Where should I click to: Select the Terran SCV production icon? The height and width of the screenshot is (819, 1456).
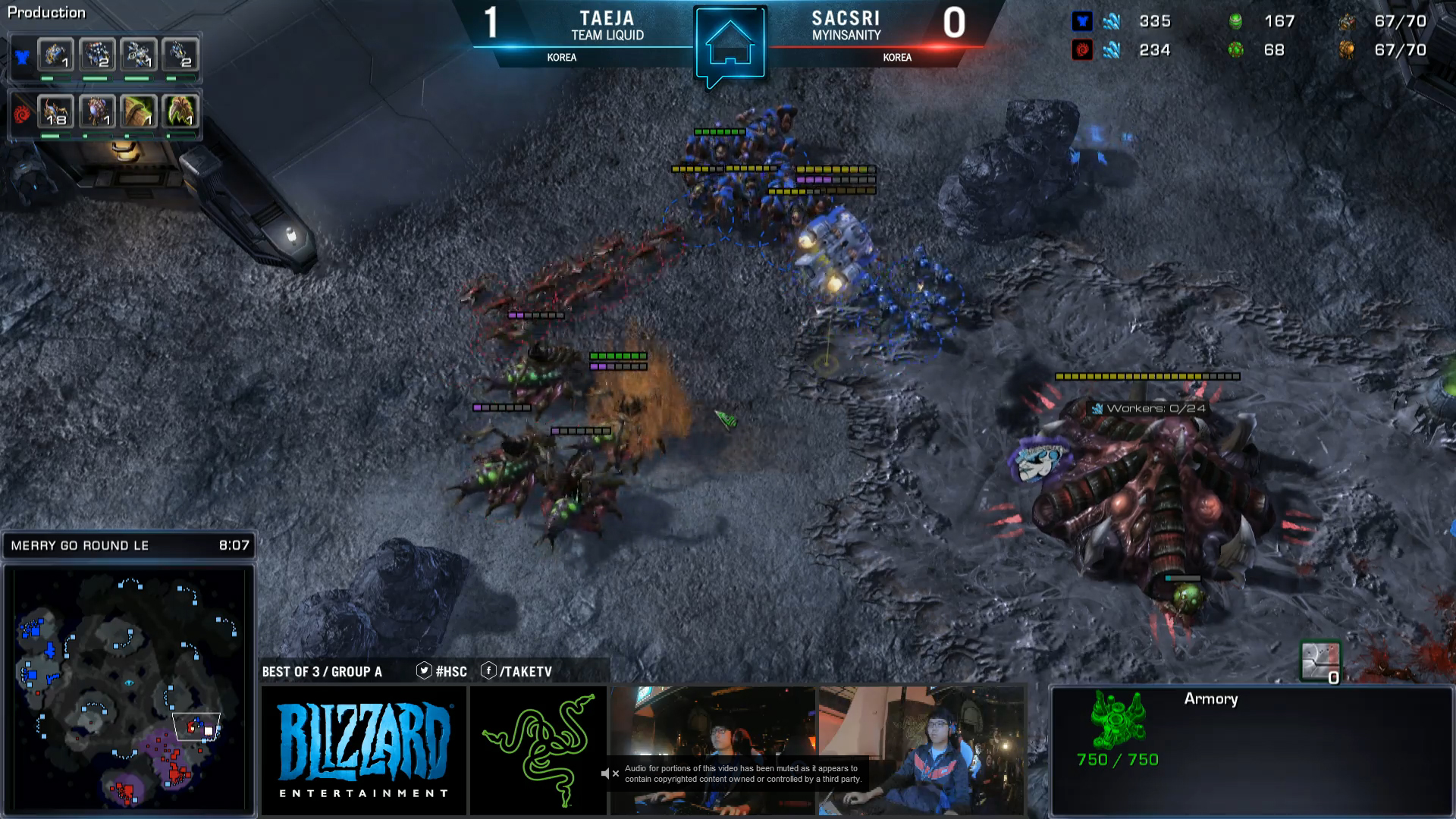pos(55,55)
